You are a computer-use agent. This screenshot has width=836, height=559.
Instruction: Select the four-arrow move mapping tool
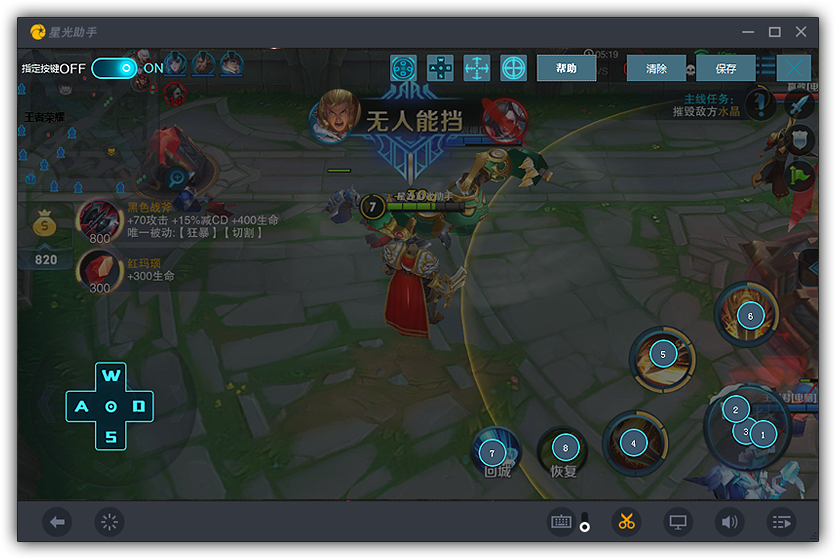(477, 68)
